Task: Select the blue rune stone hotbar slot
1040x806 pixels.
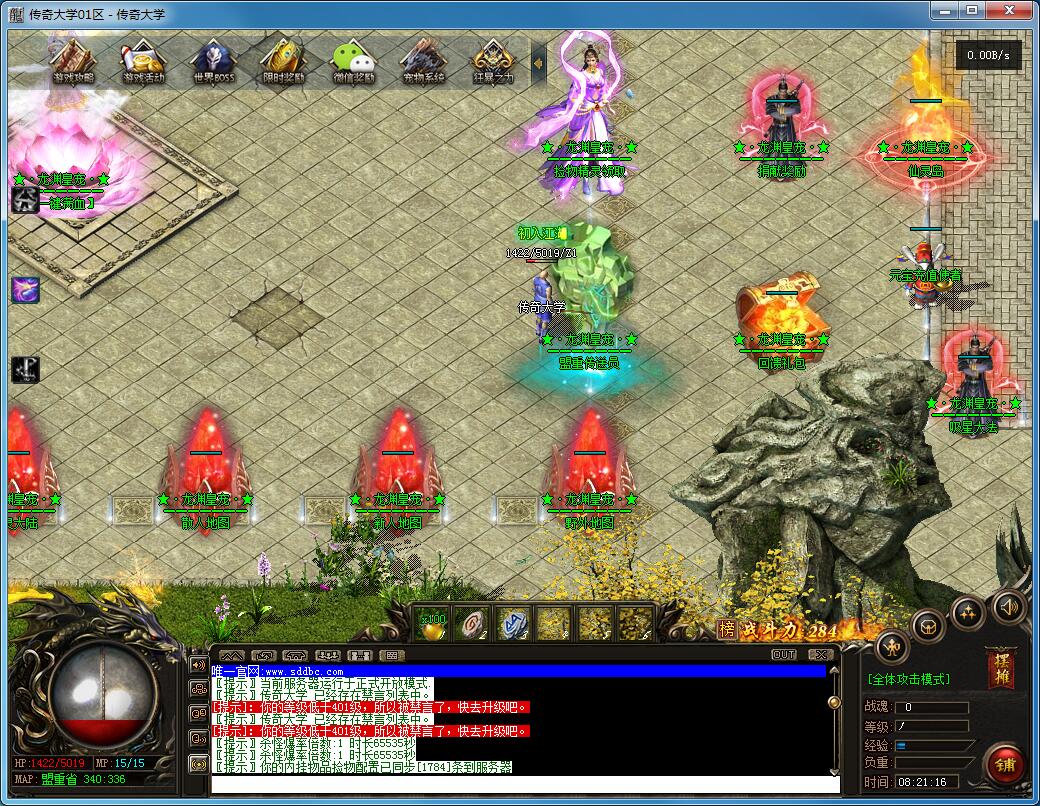Action: [512, 624]
